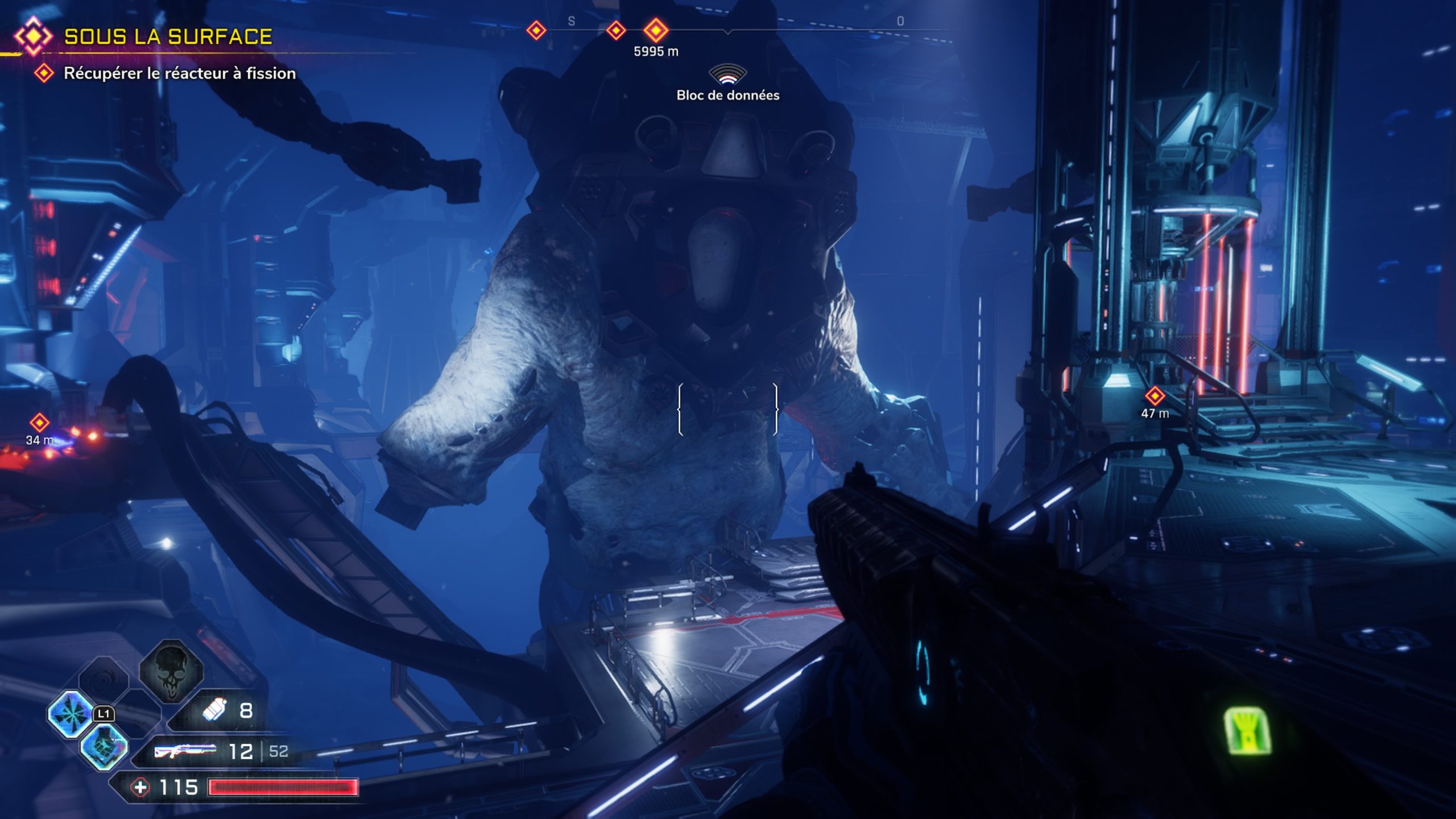Select the shotgun weapon icon
The image size is (1456, 819).
(x=185, y=751)
